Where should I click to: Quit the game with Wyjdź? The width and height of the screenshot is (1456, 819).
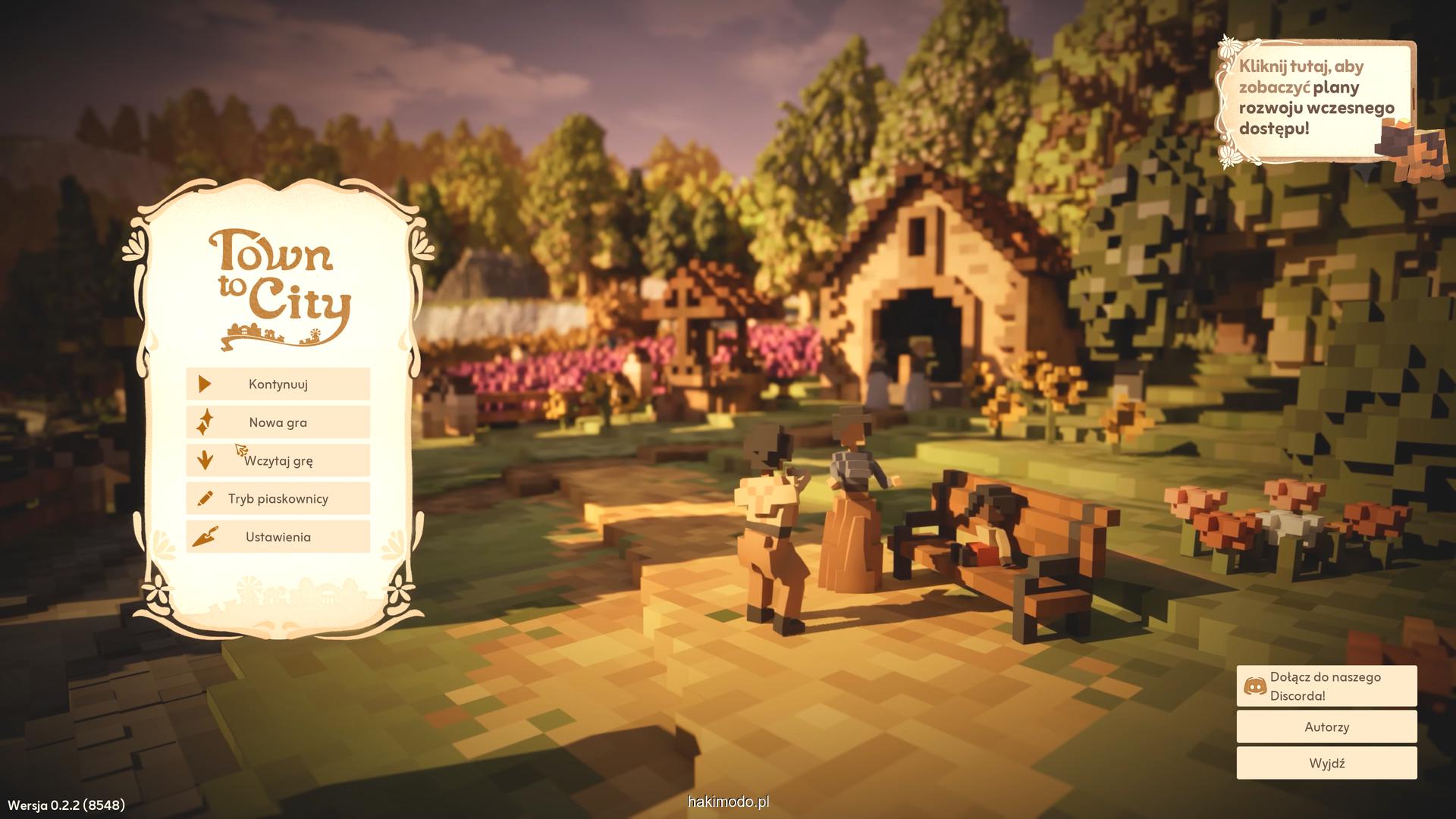[1326, 763]
